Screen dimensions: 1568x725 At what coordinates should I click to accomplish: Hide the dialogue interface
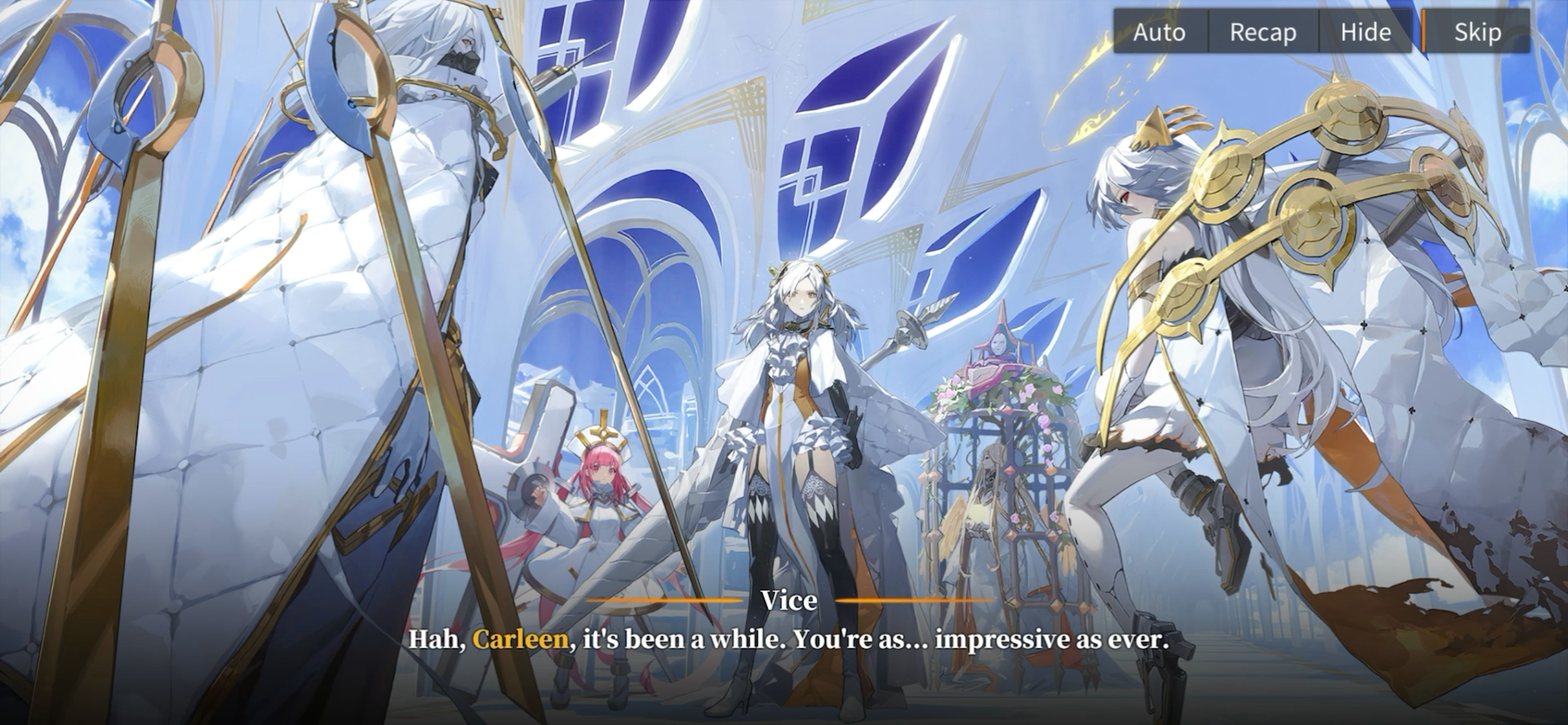[x=1365, y=32]
